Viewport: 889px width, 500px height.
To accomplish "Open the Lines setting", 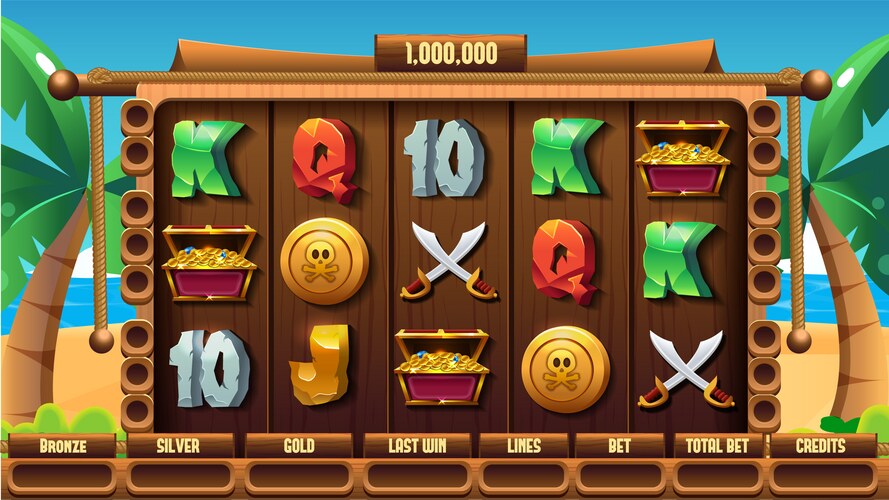I will click(524, 446).
